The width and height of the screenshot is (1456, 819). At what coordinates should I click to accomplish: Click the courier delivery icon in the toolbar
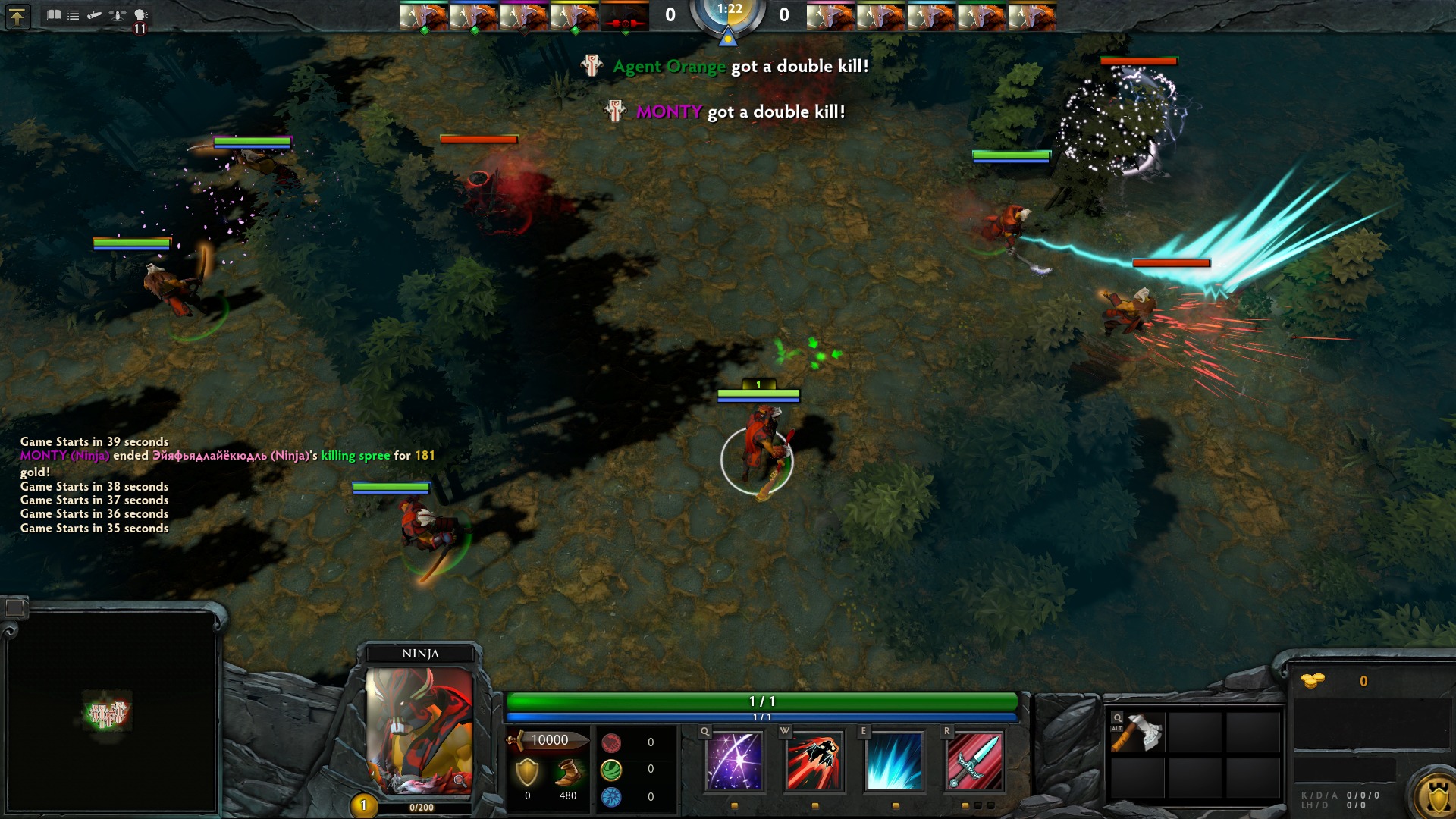[x=93, y=15]
